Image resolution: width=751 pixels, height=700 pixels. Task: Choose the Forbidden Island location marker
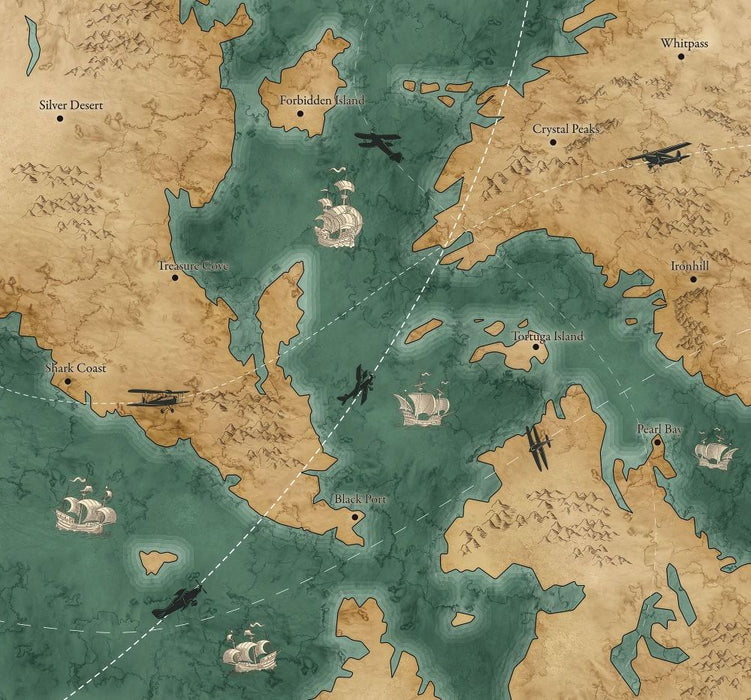(300, 114)
